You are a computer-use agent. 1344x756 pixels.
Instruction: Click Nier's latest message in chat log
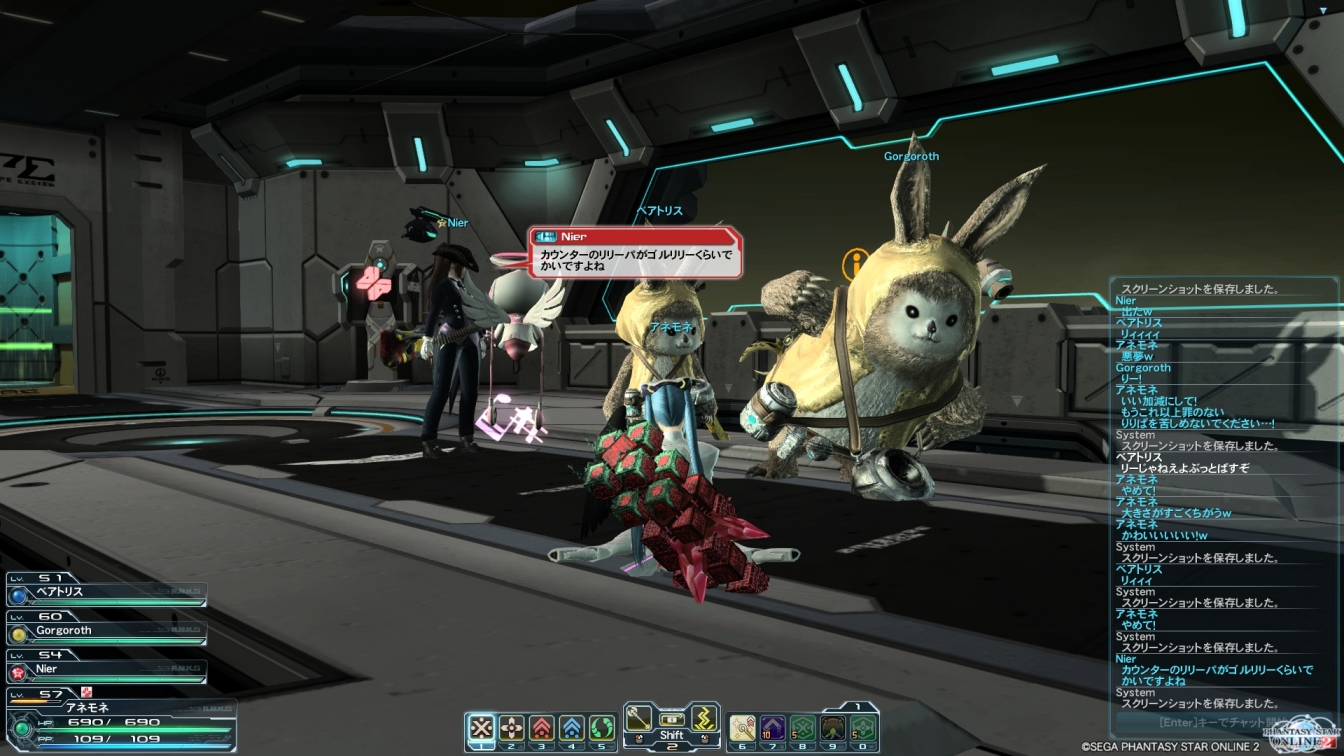coord(1216,675)
